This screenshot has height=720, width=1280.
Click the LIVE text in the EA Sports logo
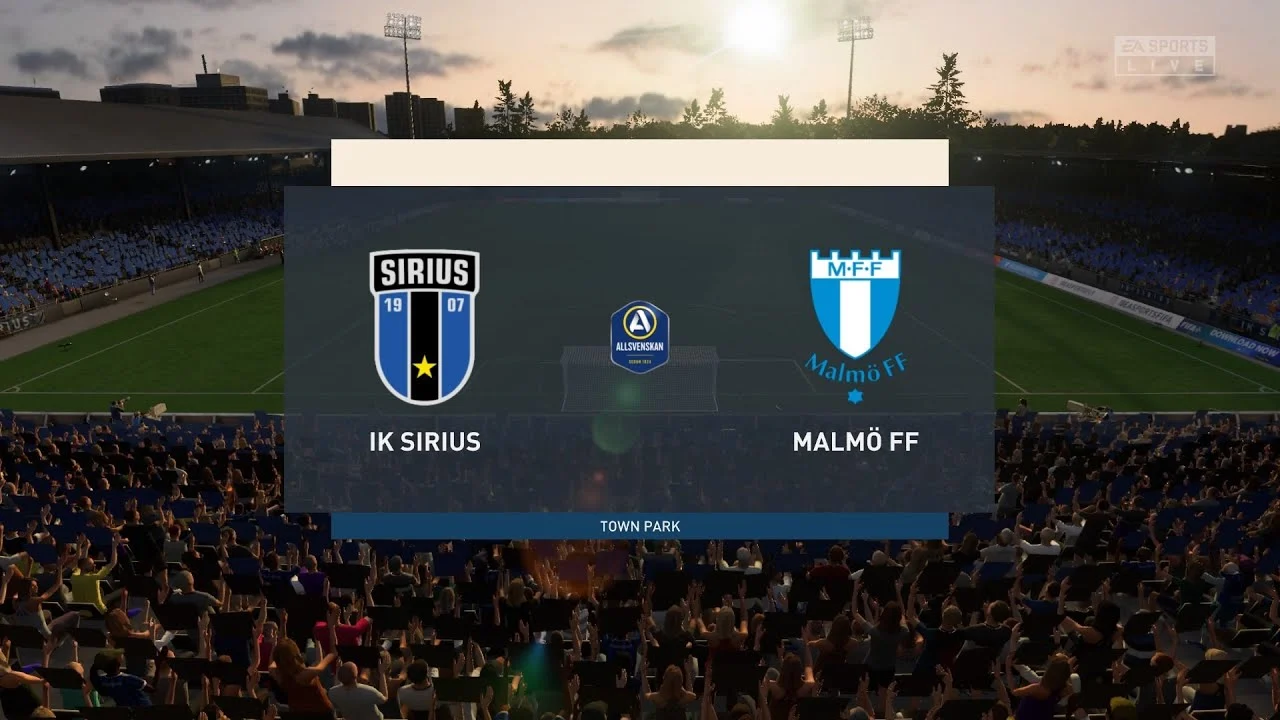coord(1163,65)
